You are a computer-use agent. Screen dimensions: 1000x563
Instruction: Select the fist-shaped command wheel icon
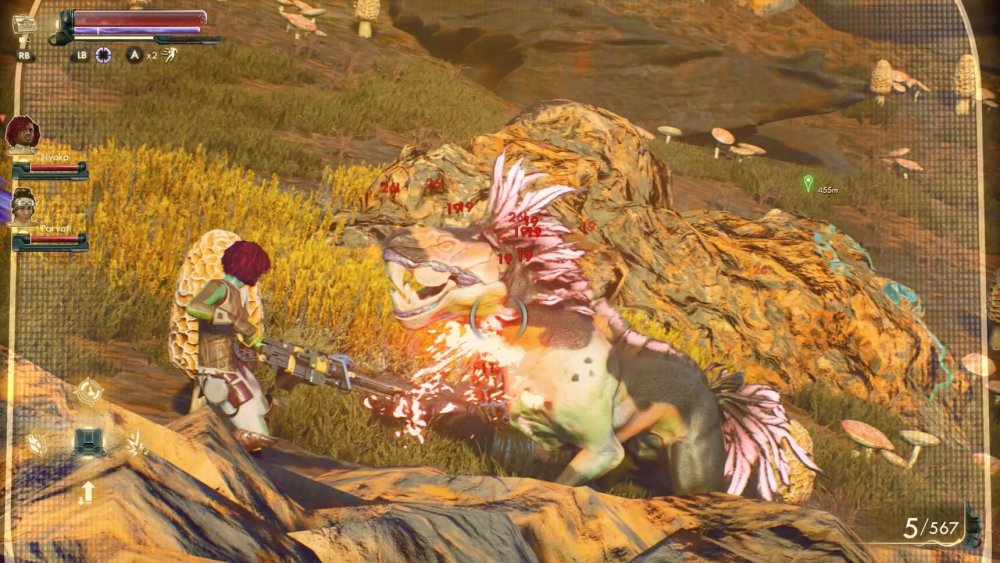click(x=37, y=442)
